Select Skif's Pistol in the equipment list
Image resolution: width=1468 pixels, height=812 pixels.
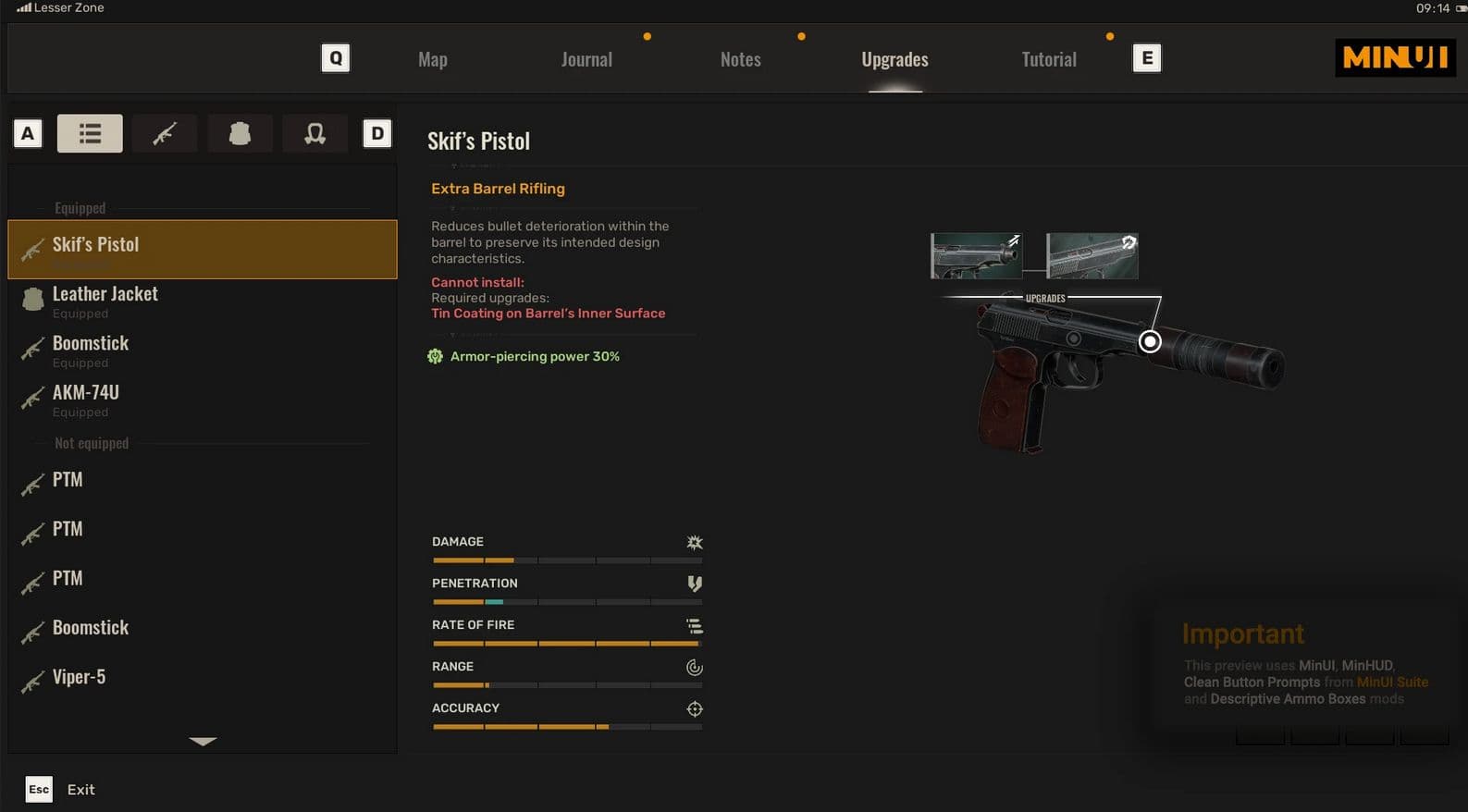202,249
